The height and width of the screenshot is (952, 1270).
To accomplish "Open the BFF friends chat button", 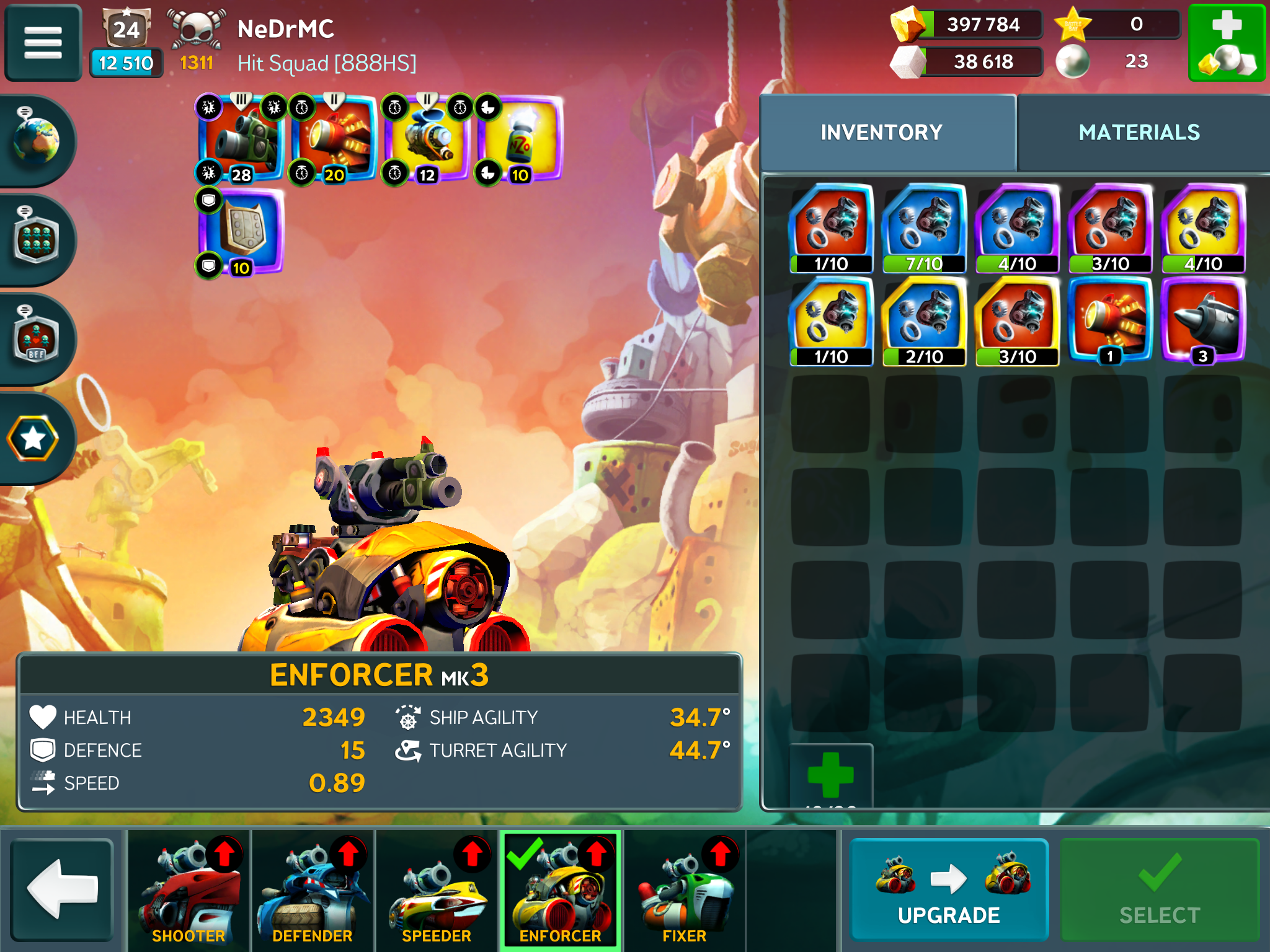I will [x=36, y=339].
